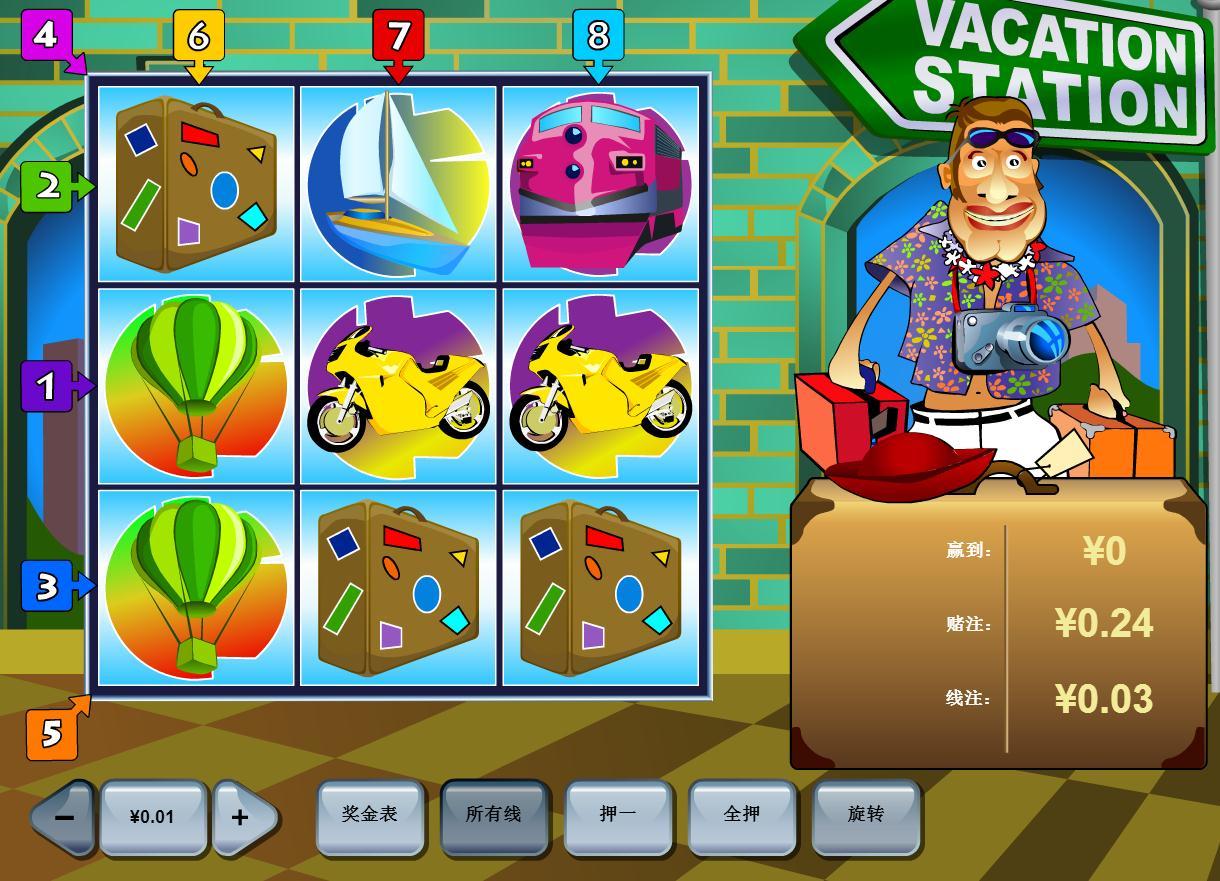Toggle payline 8 cyan marker
The width and height of the screenshot is (1220, 881).
tap(598, 36)
